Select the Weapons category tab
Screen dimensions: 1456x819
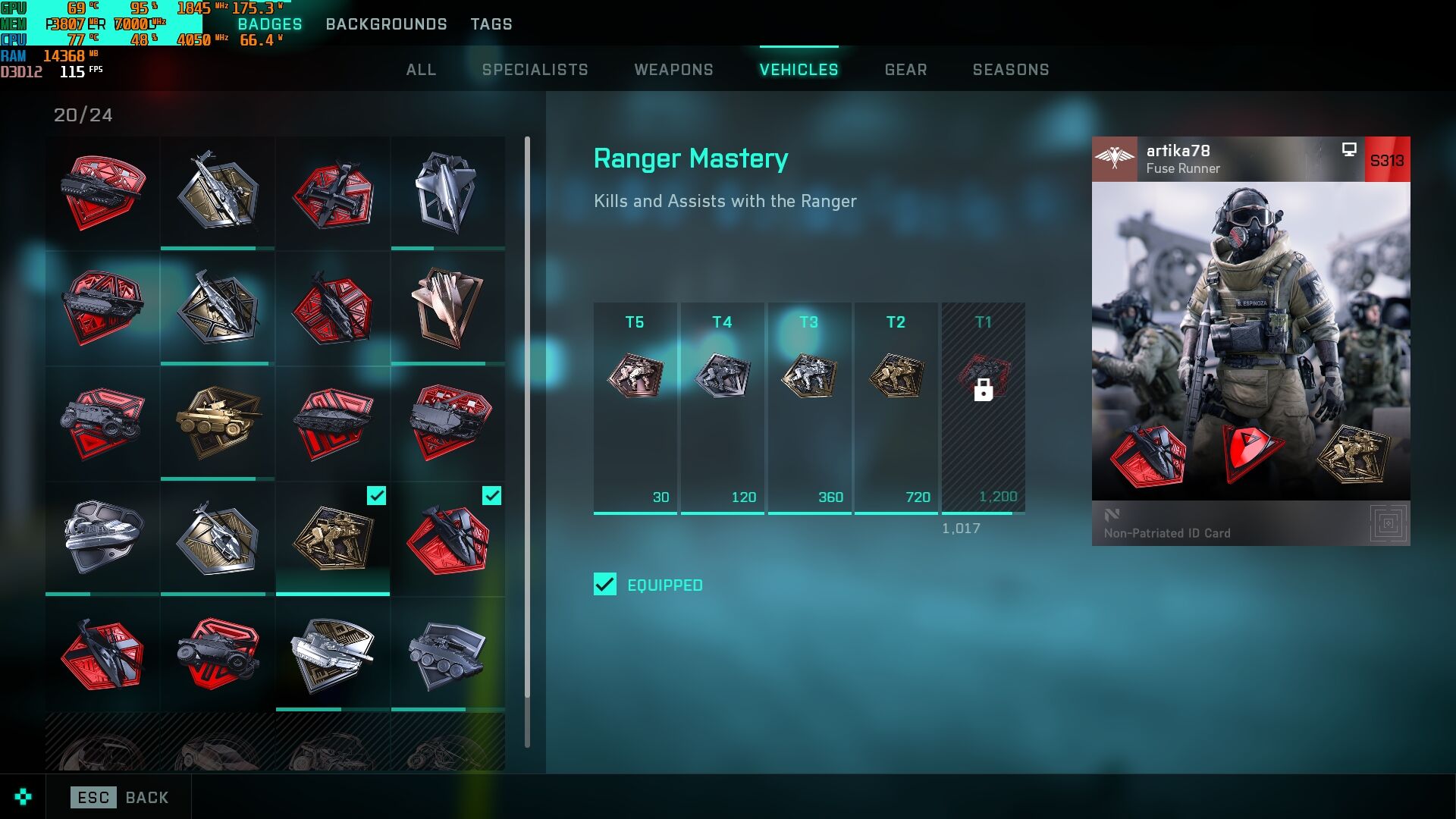673,70
